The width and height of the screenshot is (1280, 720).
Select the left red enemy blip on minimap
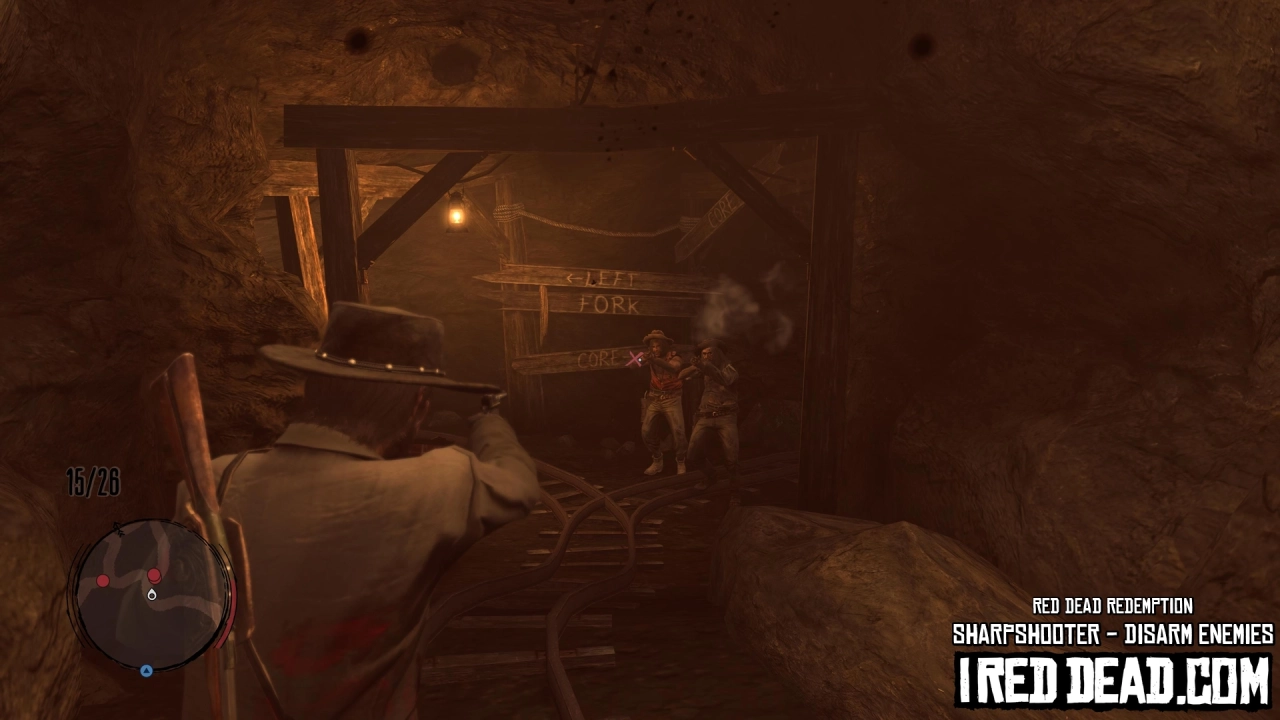pyautogui.click(x=102, y=580)
